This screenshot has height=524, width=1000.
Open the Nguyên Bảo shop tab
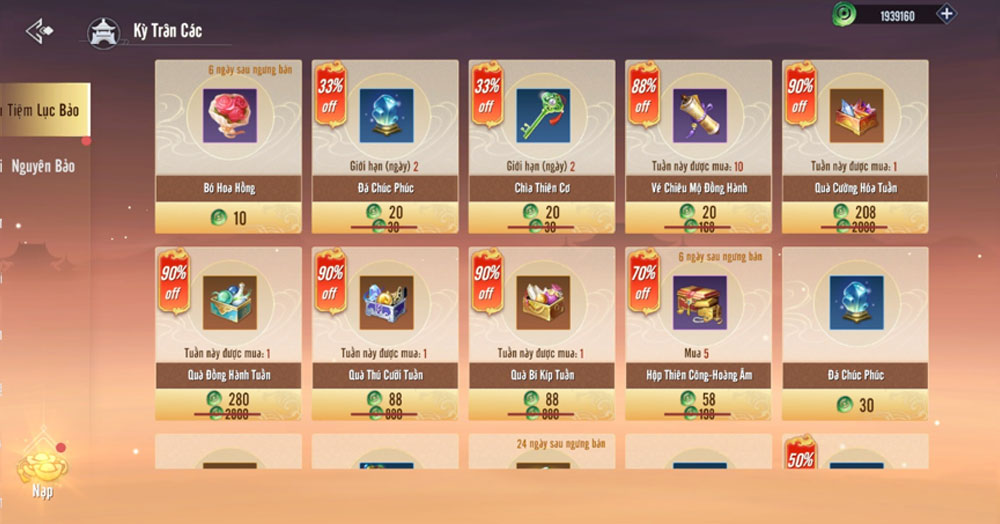(44, 166)
